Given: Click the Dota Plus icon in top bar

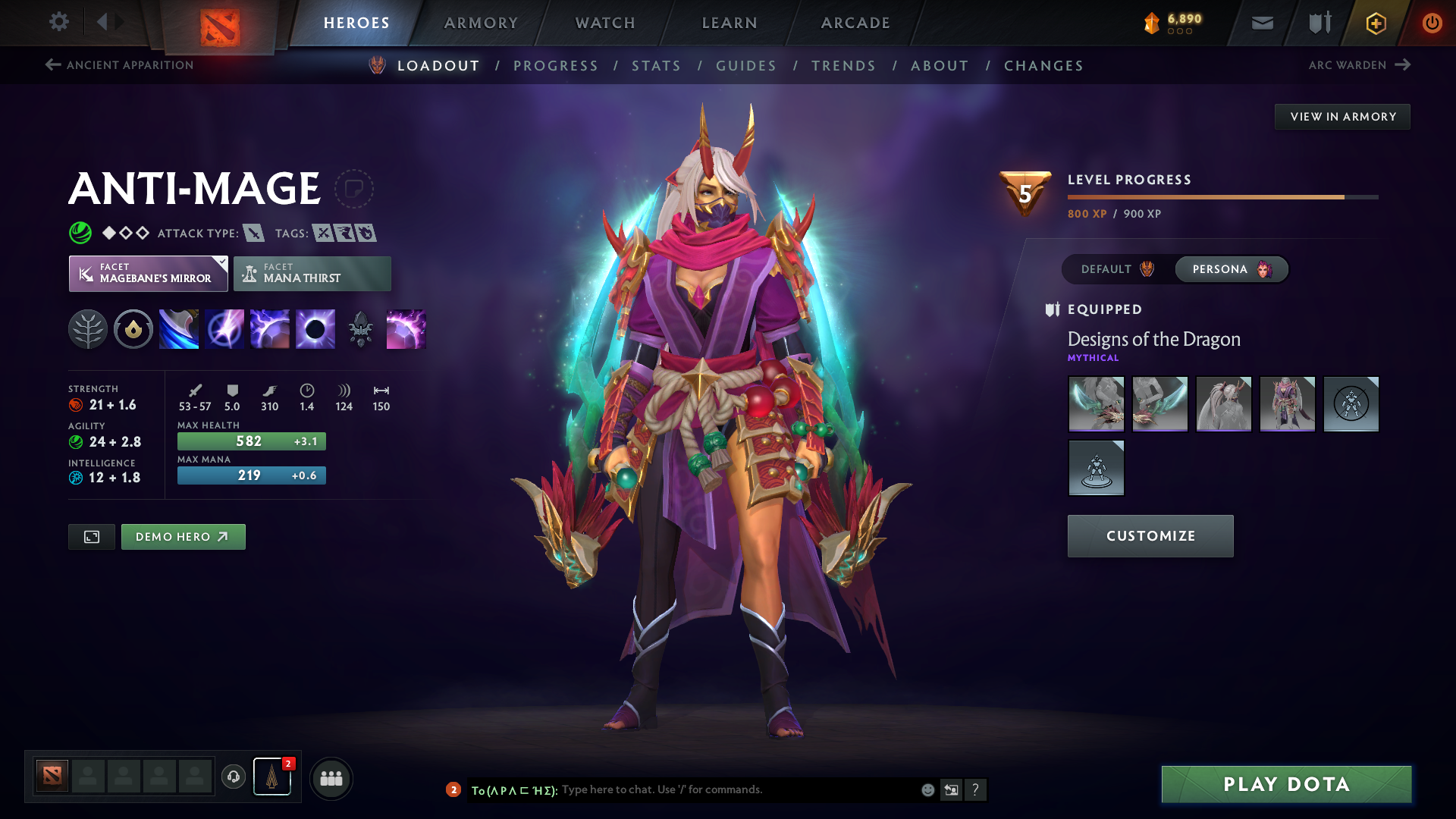Looking at the screenshot, I should 1375,23.
